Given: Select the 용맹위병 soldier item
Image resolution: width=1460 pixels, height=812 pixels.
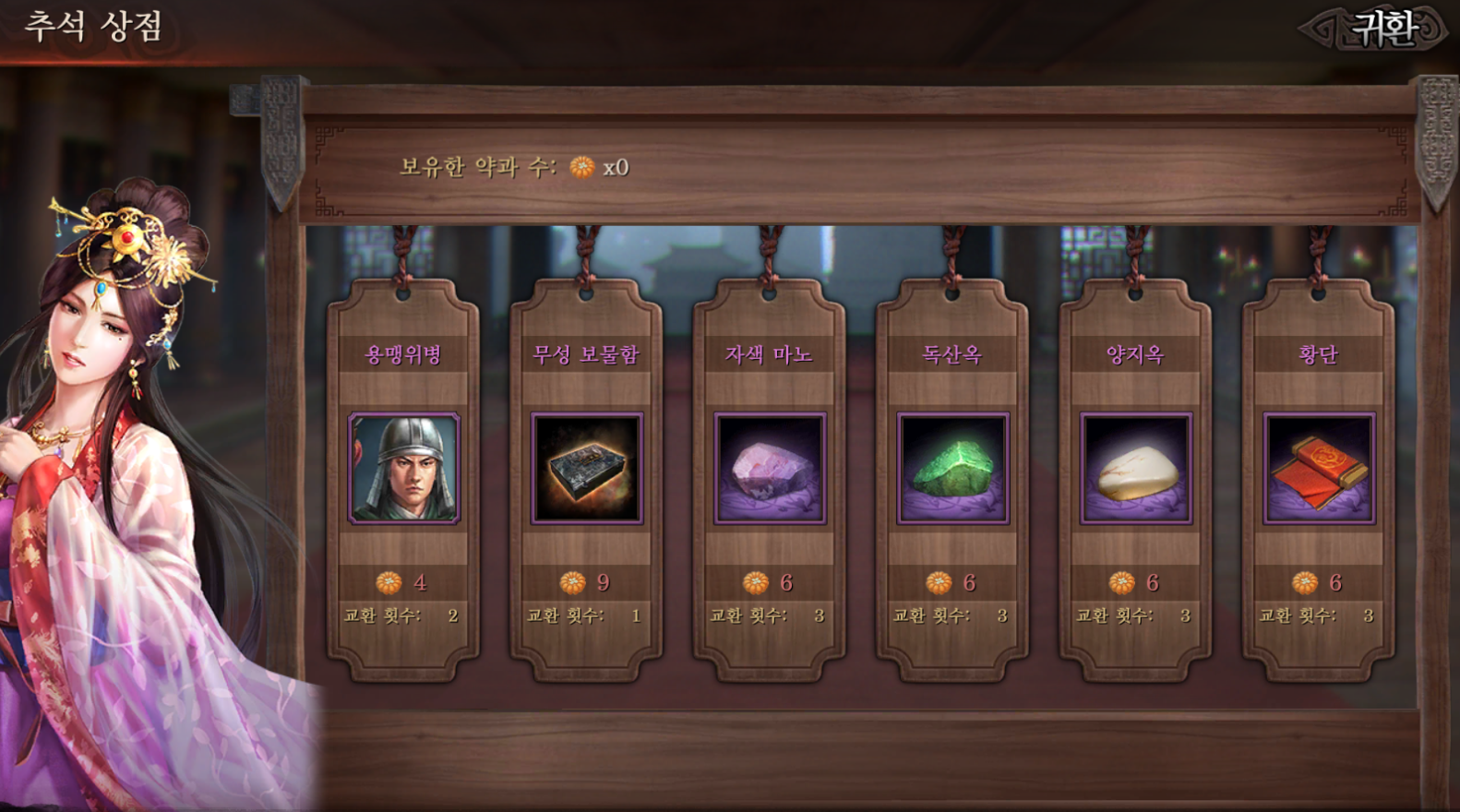Looking at the screenshot, I should [x=403, y=469].
